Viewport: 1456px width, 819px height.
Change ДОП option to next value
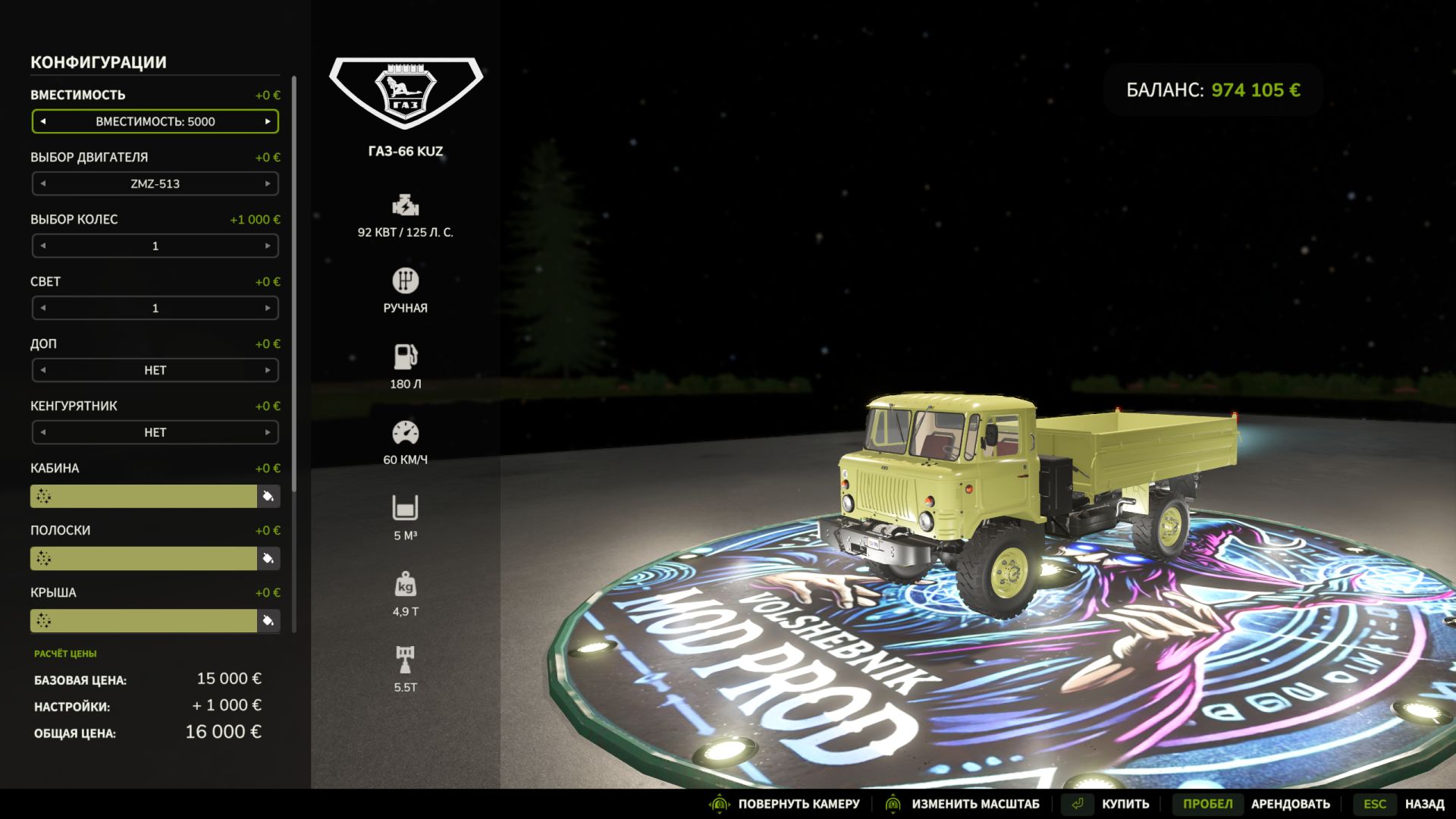point(268,370)
